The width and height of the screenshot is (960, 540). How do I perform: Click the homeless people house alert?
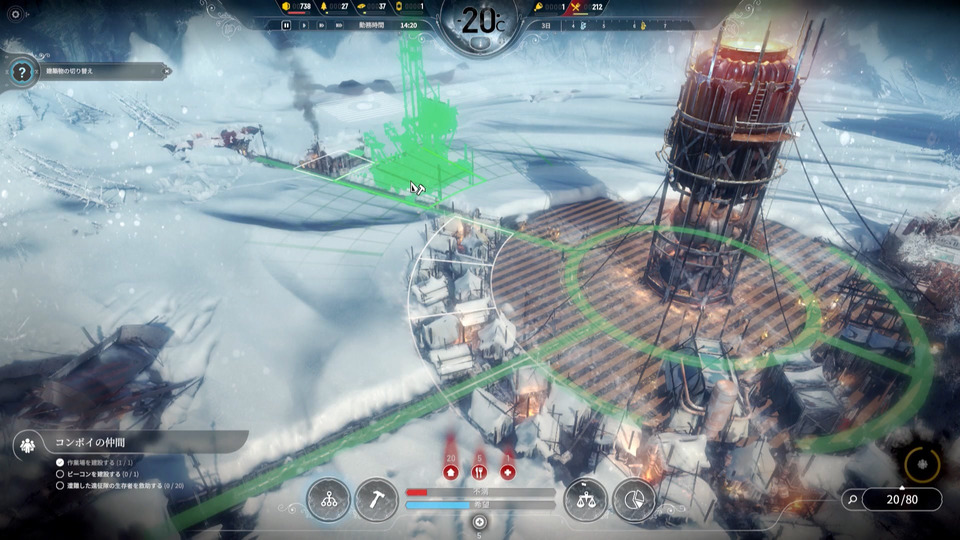pyautogui.click(x=451, y=472)
